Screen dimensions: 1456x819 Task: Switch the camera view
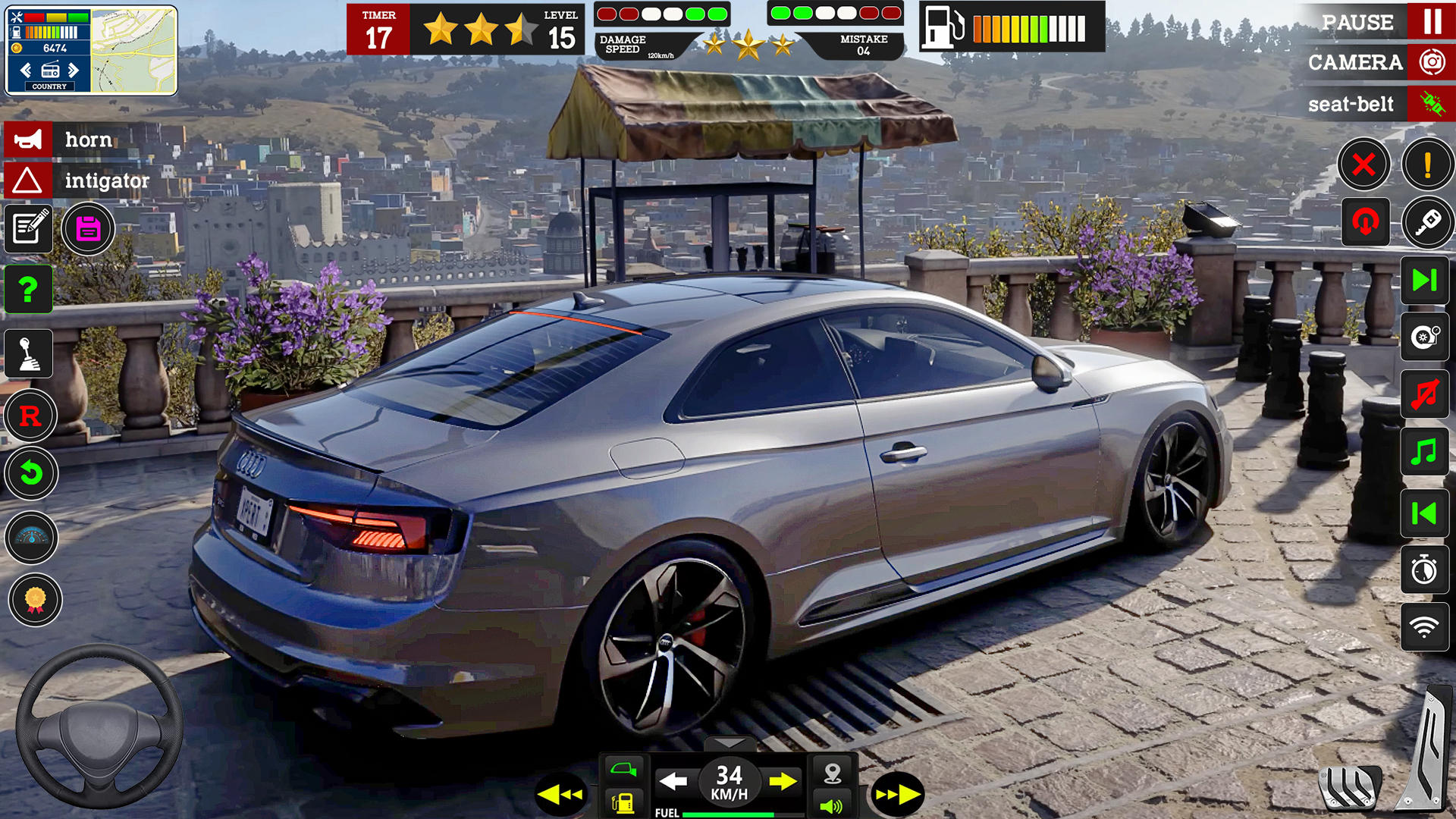pyautogui.click(x=1431, y=62)
